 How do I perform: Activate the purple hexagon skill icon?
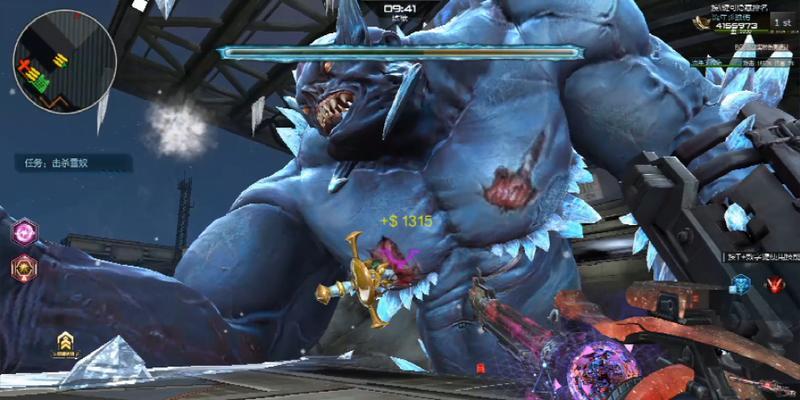pos(23,233)
